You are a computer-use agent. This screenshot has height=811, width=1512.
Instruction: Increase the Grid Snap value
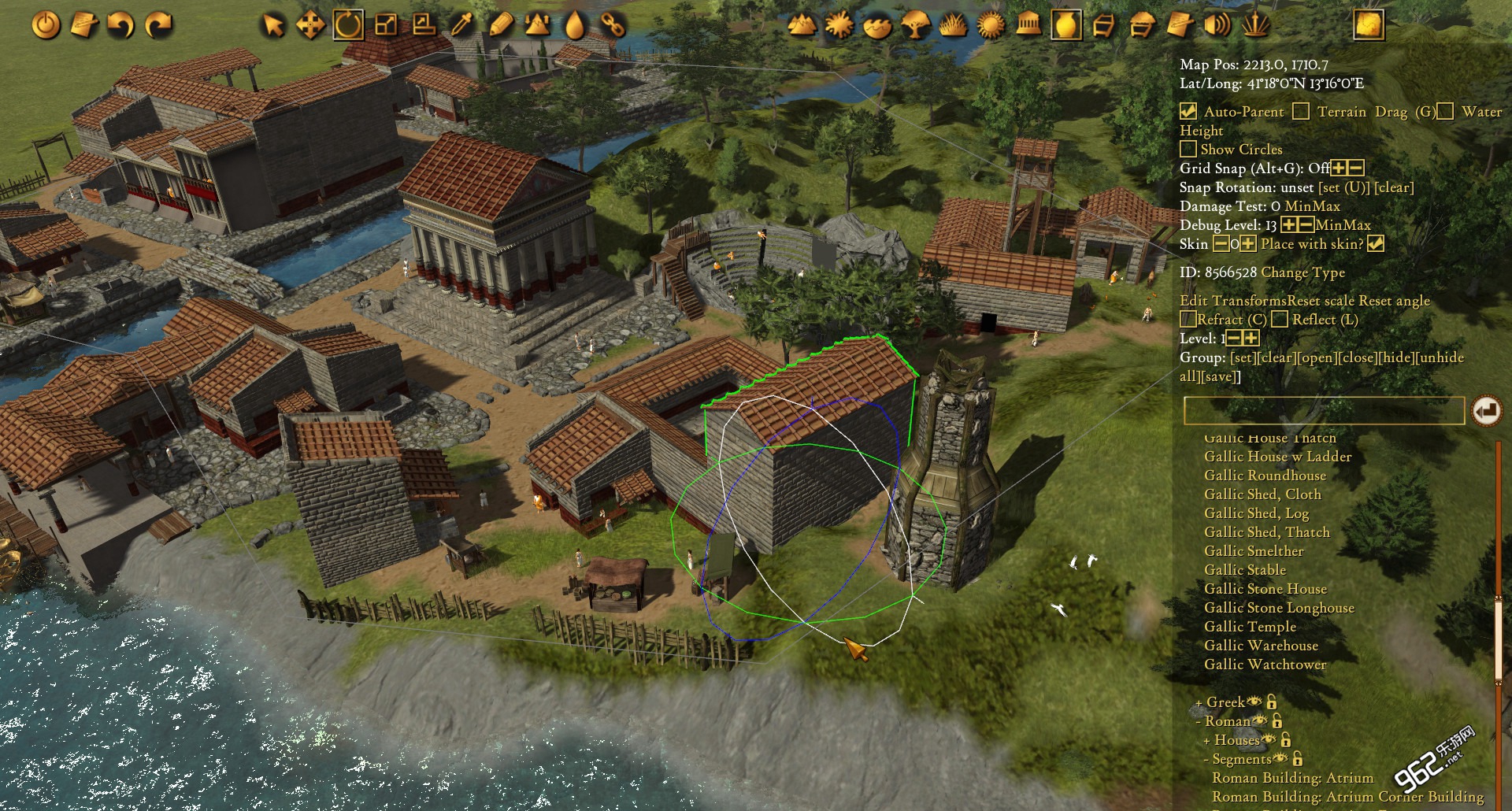click(x=1339, y=168)
